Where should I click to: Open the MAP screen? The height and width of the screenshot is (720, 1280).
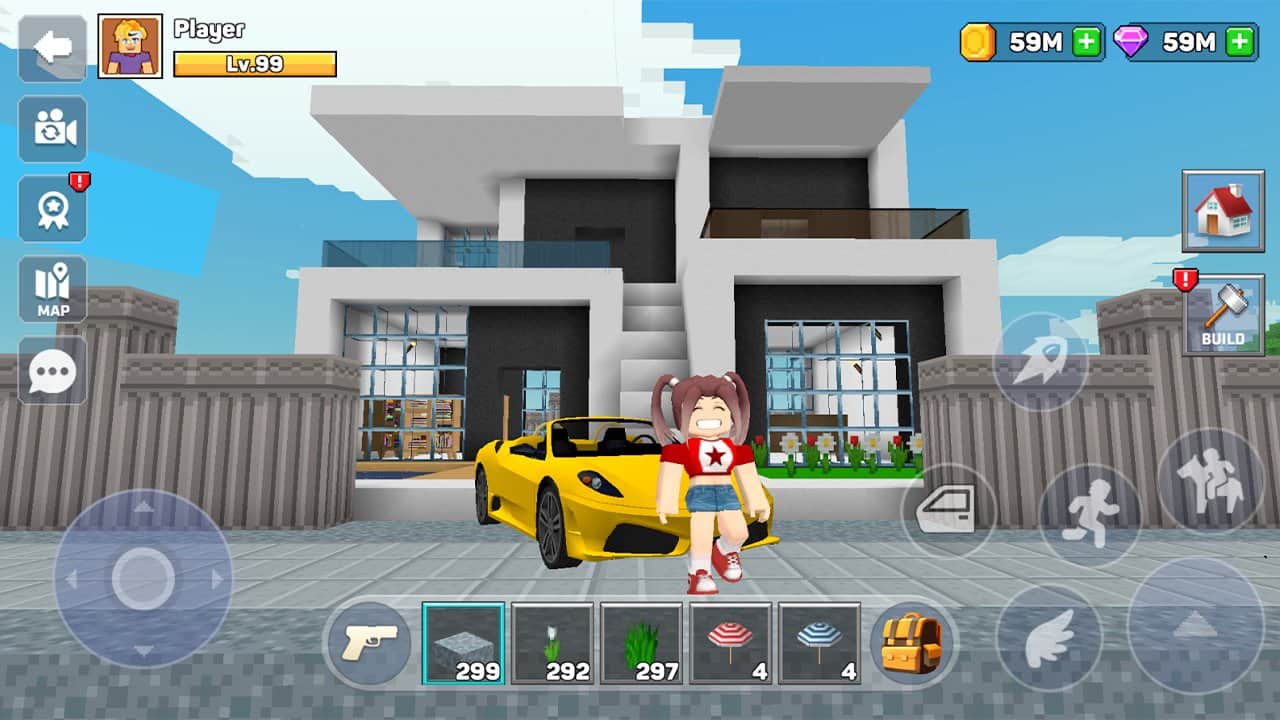52,289
